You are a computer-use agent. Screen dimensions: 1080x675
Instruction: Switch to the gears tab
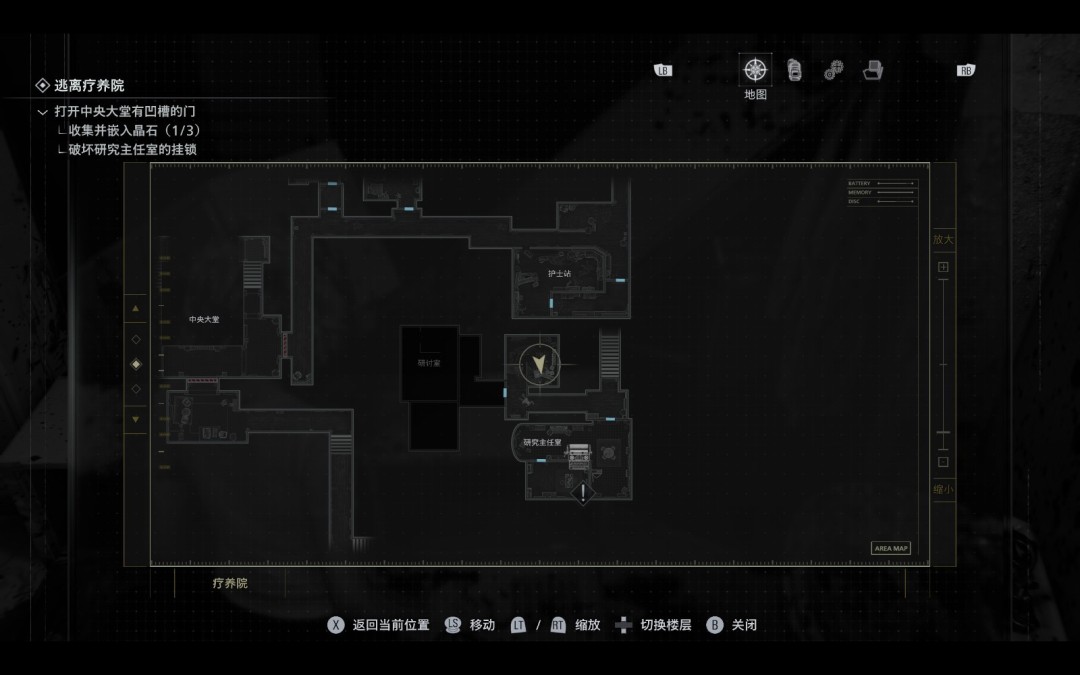tap(833, 70)
